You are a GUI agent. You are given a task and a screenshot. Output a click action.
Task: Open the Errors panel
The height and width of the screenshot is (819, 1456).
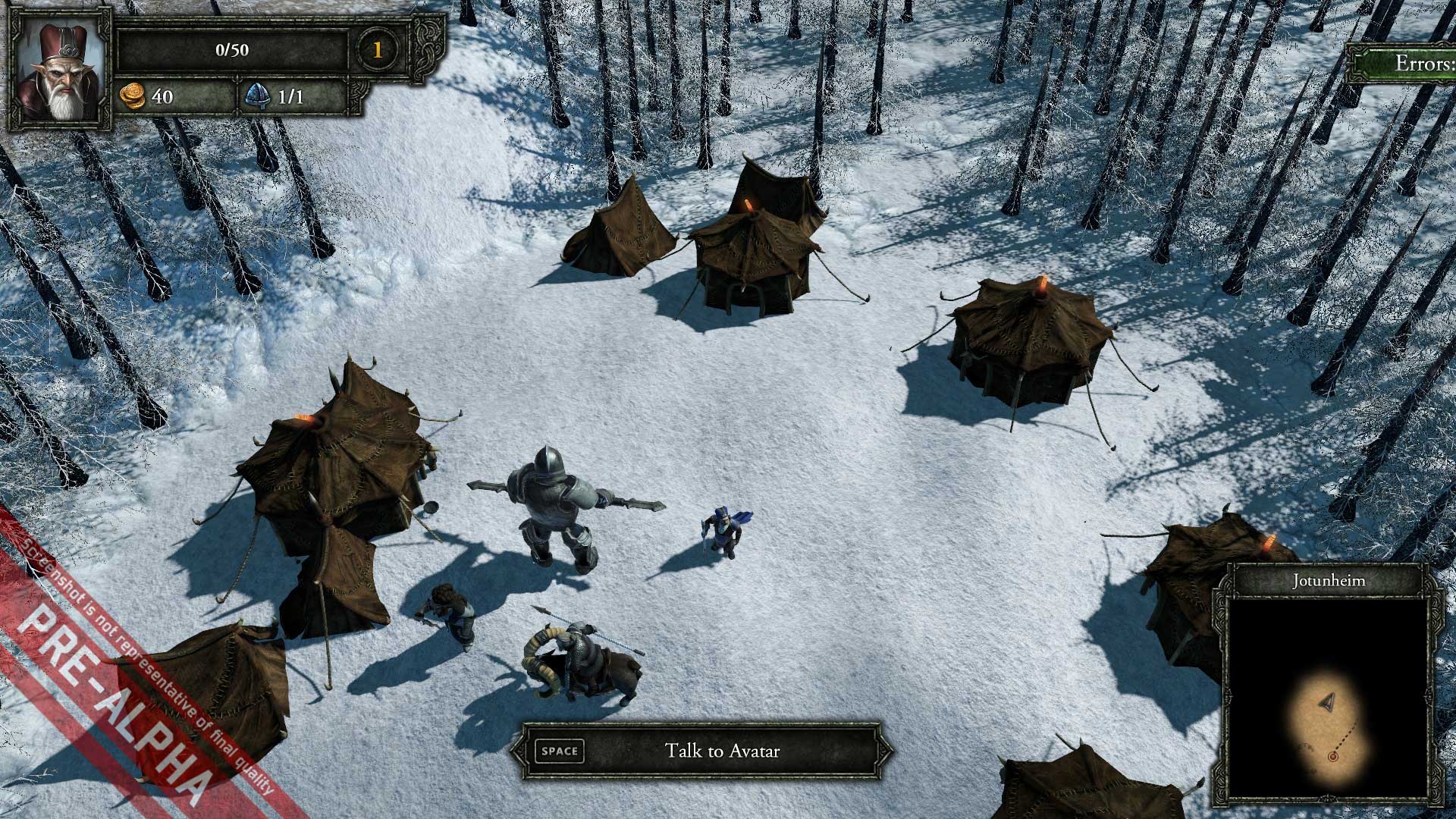1410,63
